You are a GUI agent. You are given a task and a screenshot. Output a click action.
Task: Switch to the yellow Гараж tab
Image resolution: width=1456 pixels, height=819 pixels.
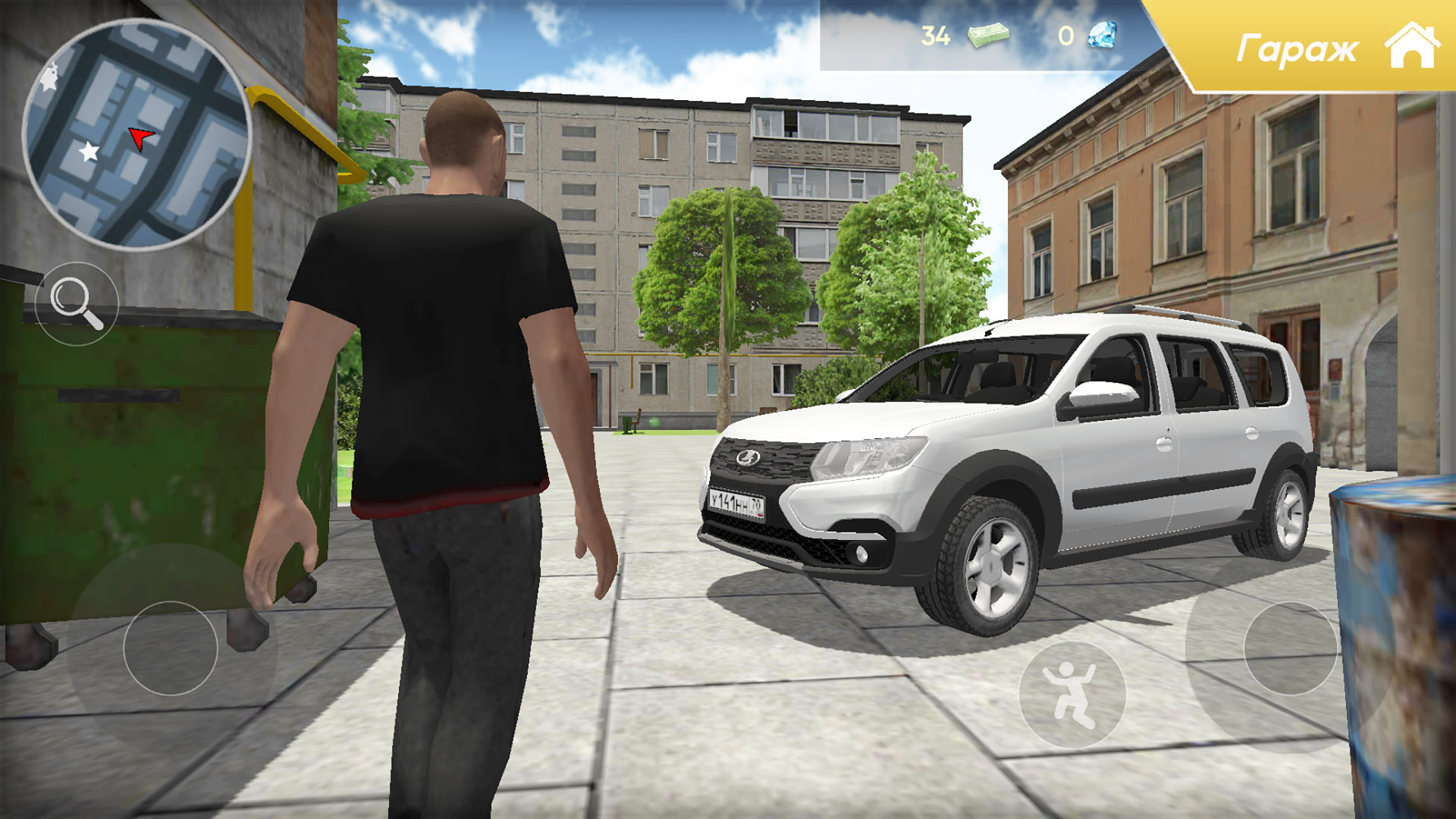pos(1298,47)
